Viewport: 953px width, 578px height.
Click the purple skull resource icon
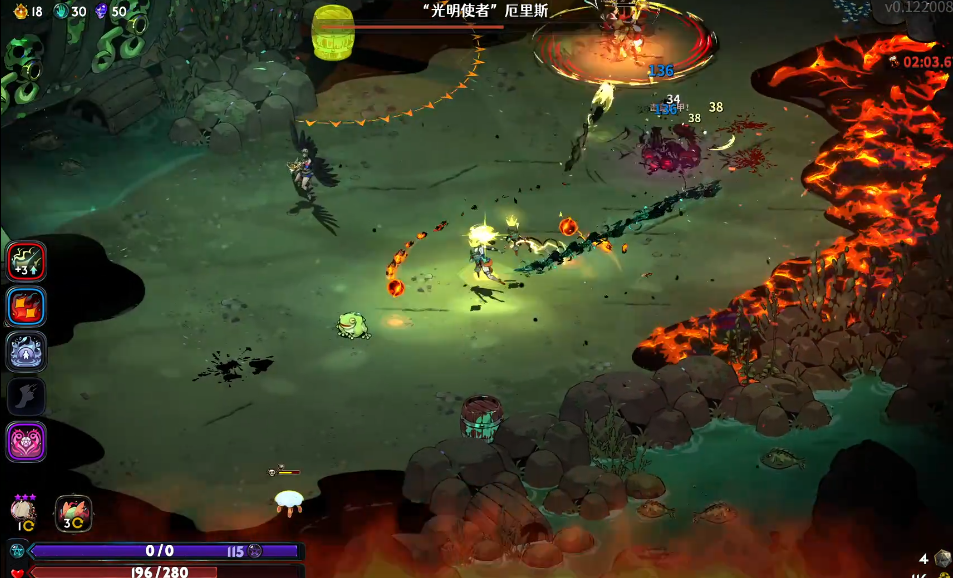100,11
